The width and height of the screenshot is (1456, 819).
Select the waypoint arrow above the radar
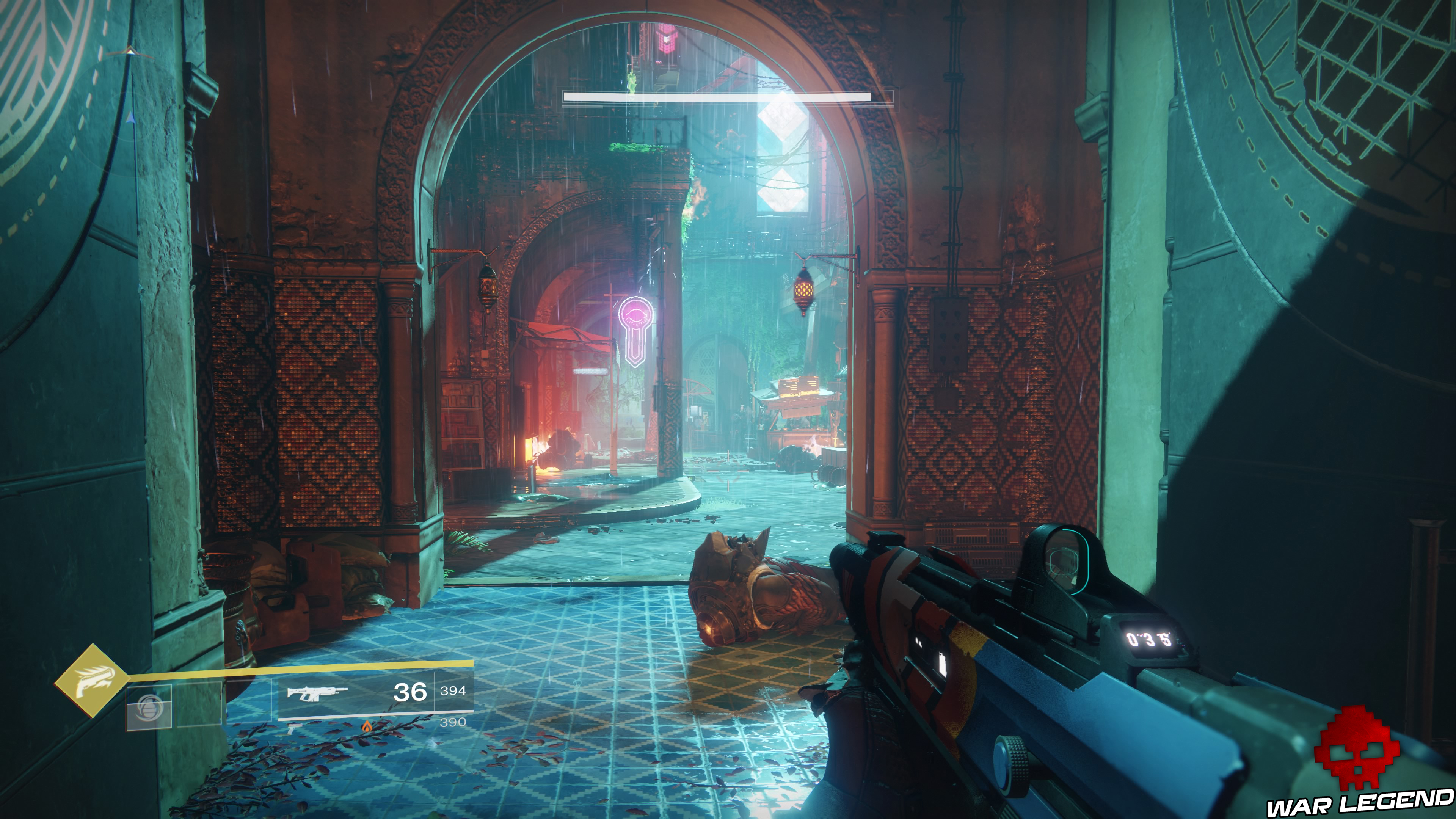(130, 52)
